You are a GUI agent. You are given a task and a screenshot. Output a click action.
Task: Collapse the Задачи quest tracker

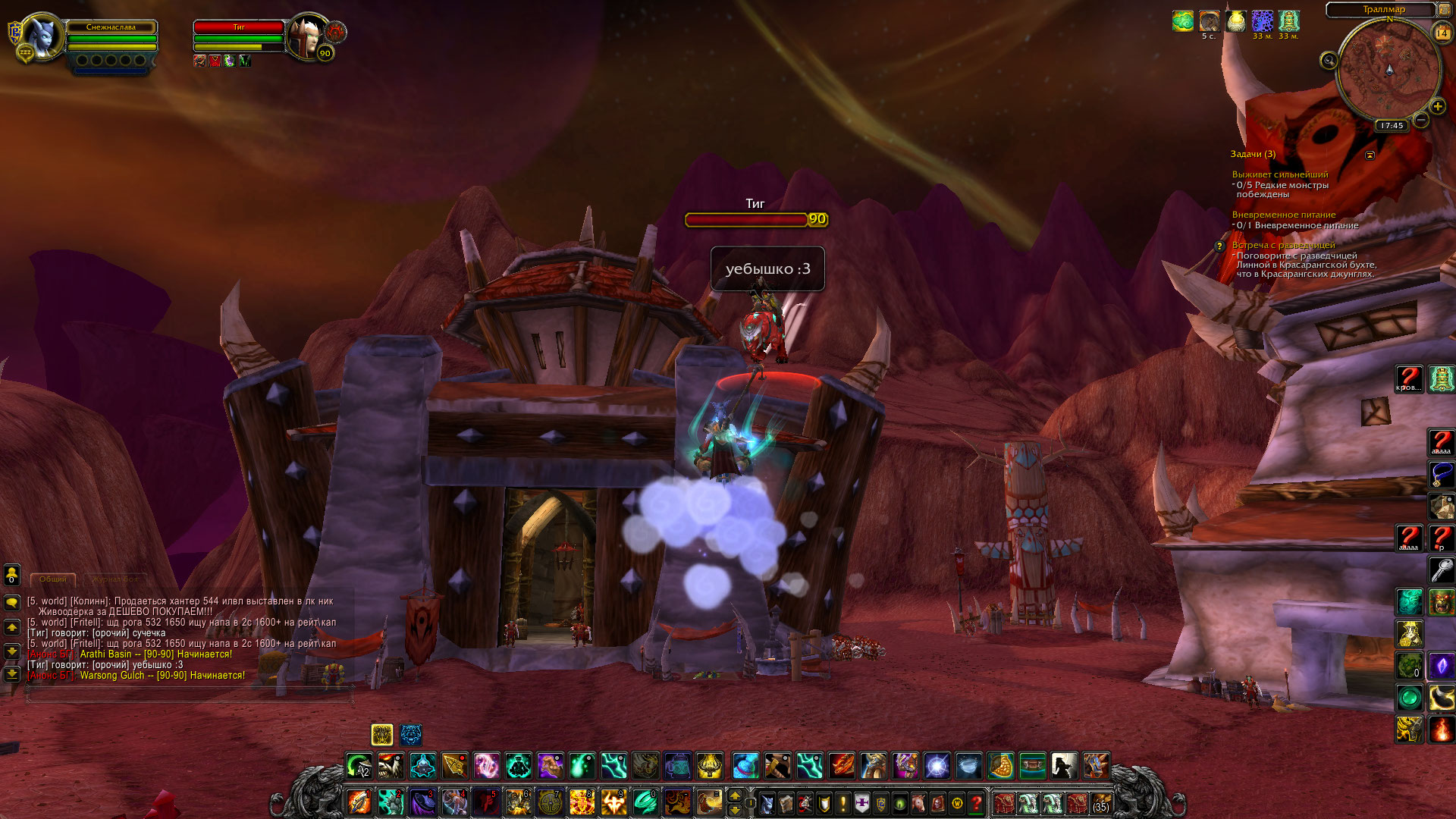1370,155
